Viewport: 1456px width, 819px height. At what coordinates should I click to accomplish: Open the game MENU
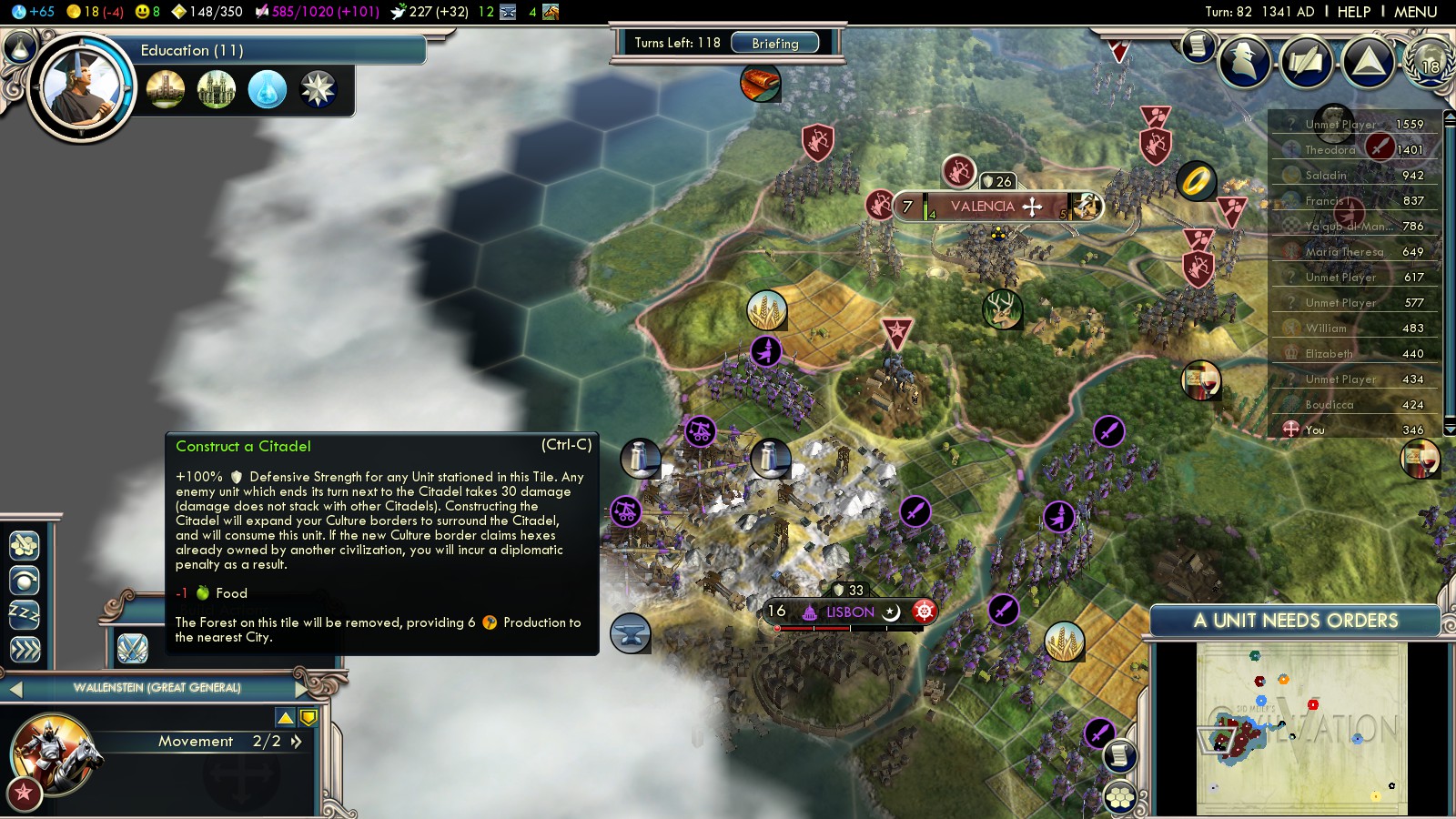point(1415,12)
